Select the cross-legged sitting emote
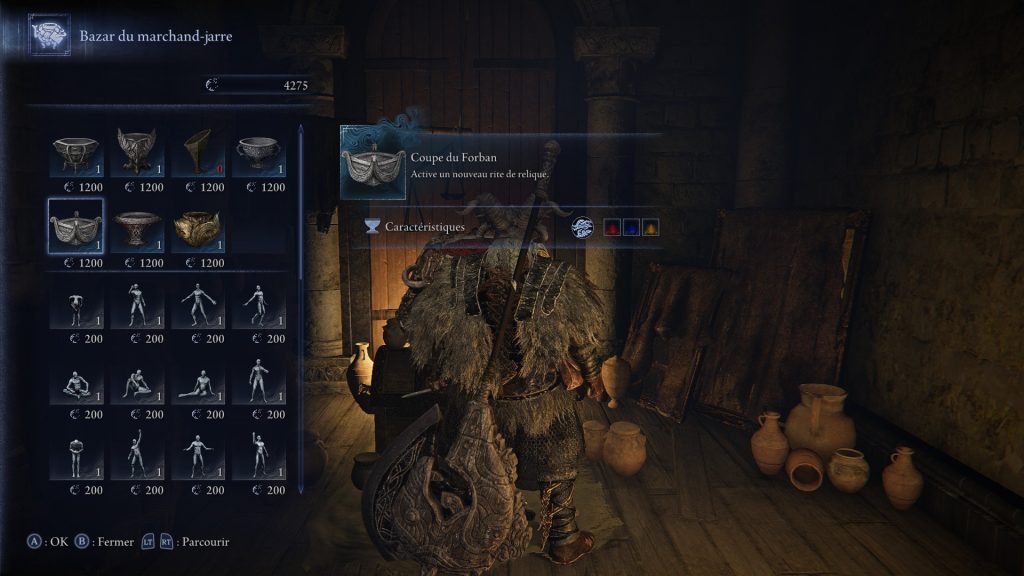This screenshot has width=1024, height=576. [76, 382]
